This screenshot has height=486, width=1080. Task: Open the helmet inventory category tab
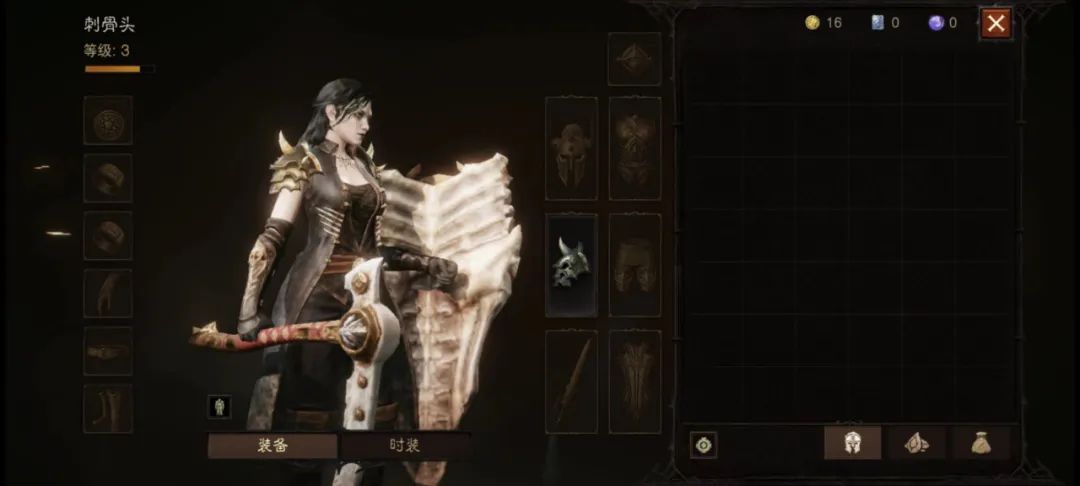click(852, 443)
